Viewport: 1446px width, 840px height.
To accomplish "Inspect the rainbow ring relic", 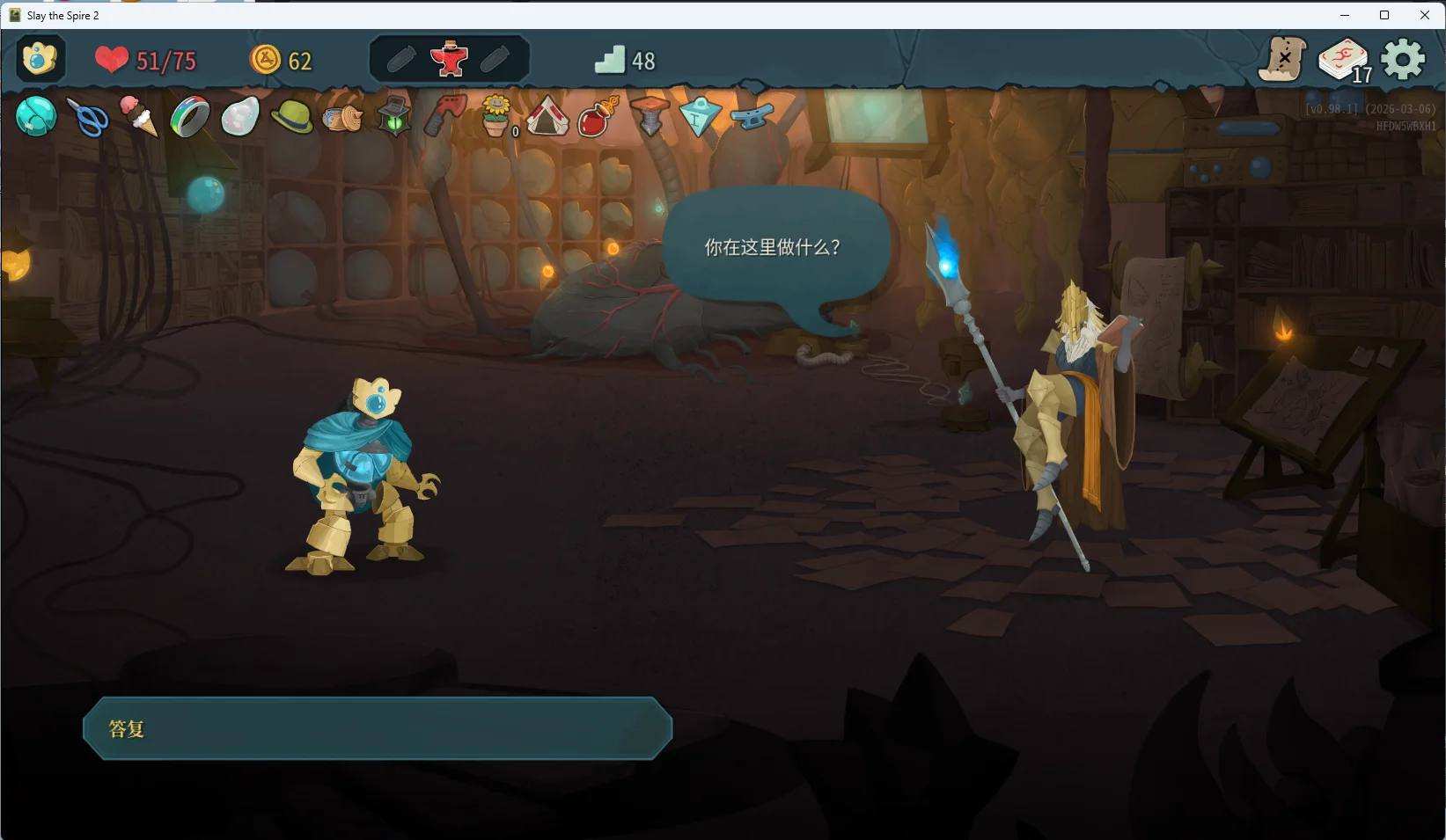I will click(189, 117).
